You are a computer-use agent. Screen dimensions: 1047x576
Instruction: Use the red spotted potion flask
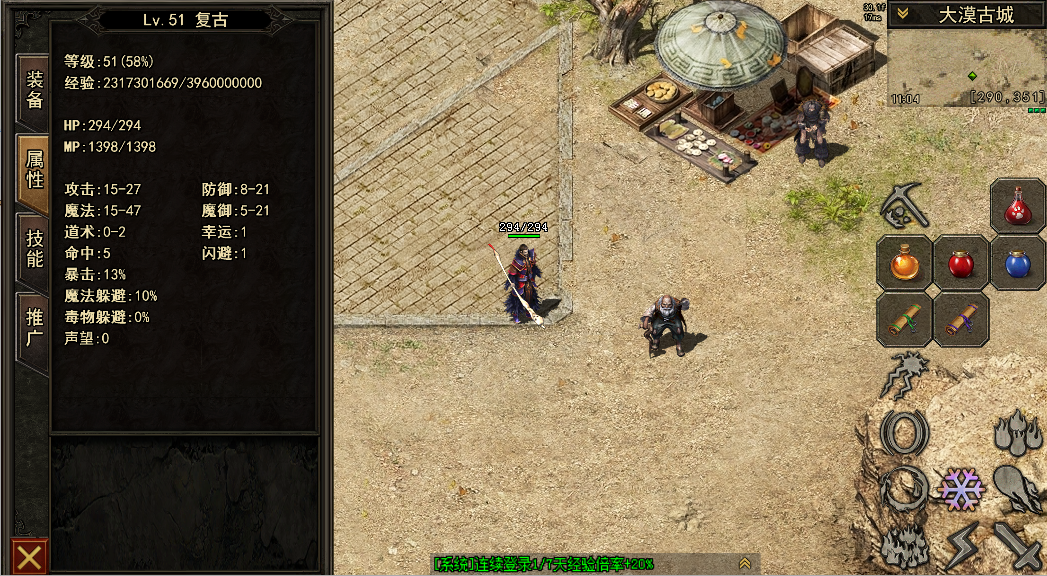pyautogui.click(x=1018, y=206)
